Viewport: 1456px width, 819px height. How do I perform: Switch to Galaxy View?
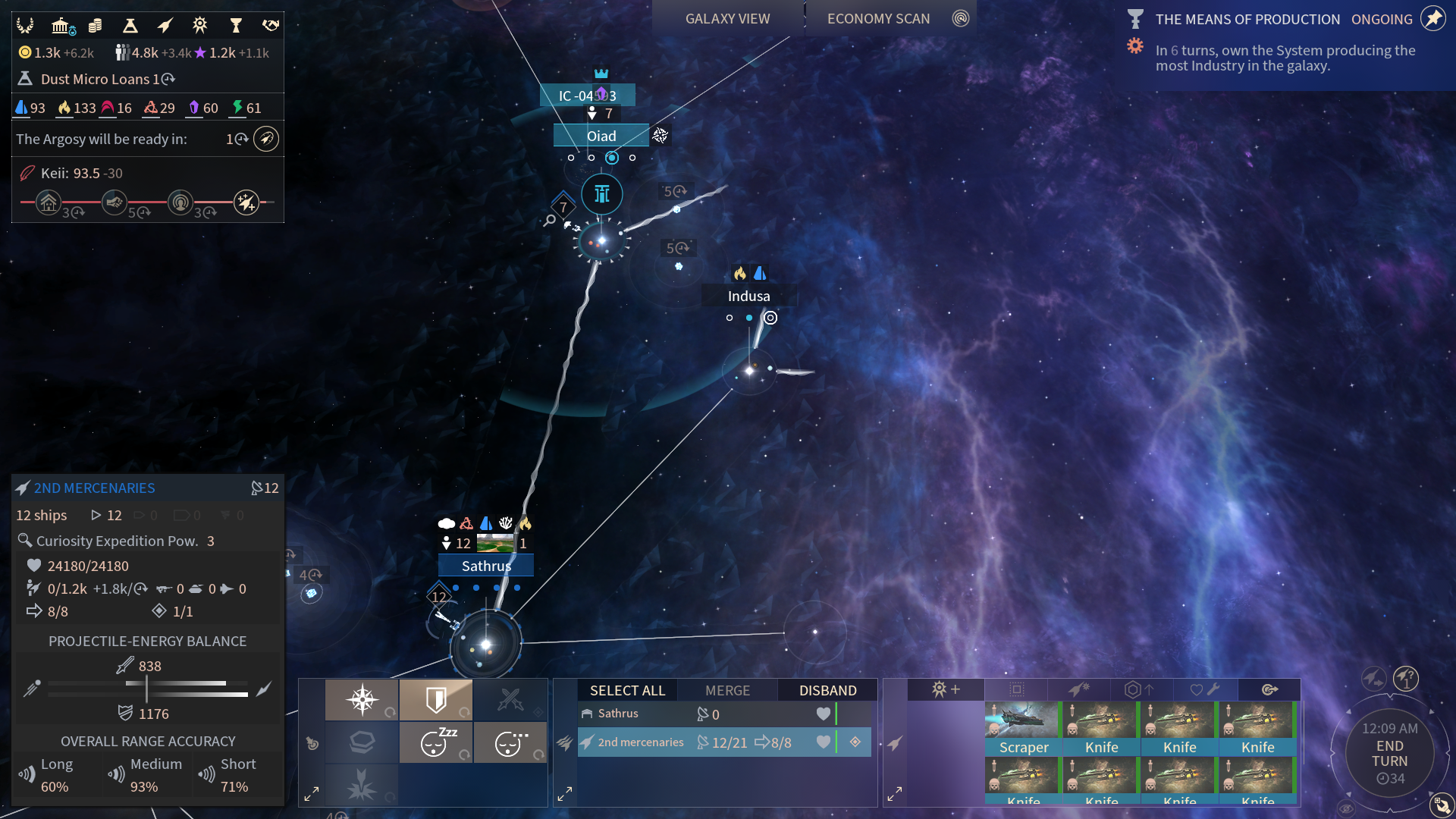(727, 19)
